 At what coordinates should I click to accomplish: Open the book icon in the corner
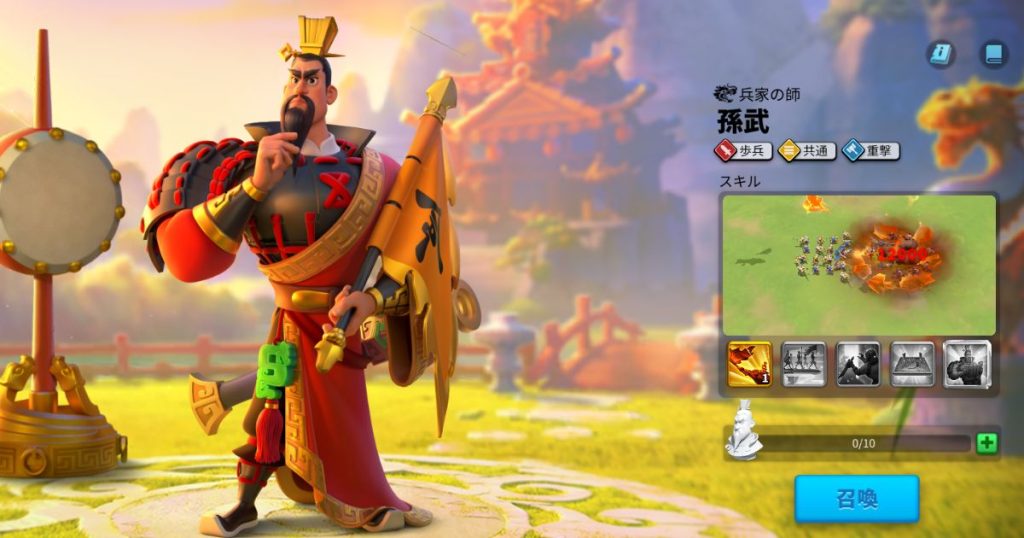tap(992, 54)
